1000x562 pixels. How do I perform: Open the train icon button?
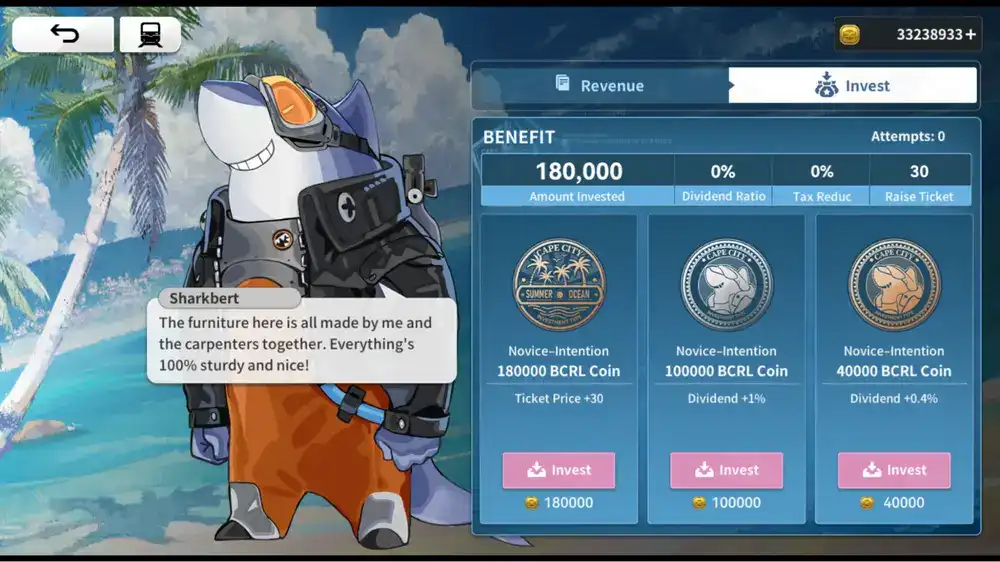coord(149,34)
